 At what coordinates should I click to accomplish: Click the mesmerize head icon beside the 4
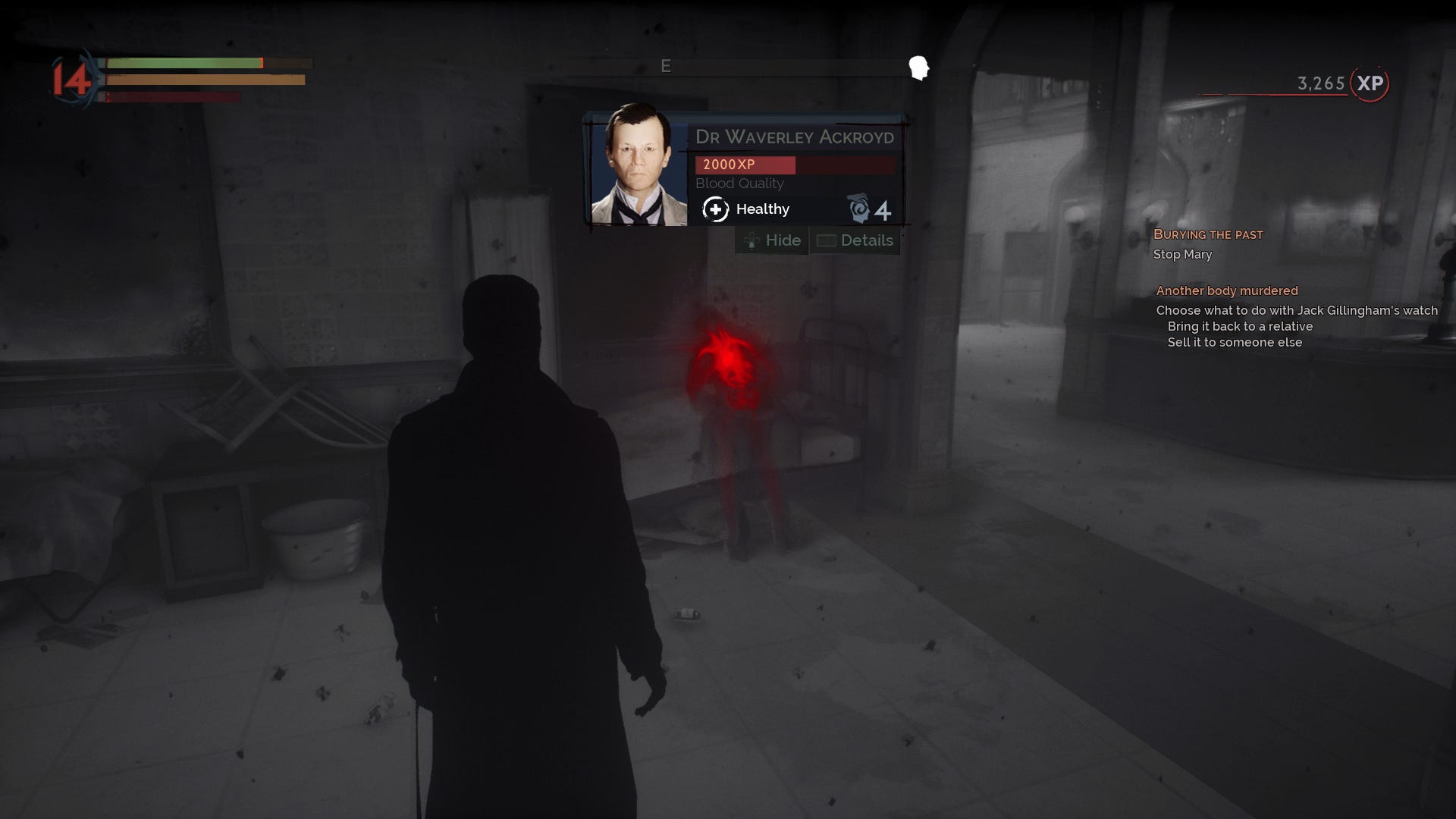[x=861, y=209]
